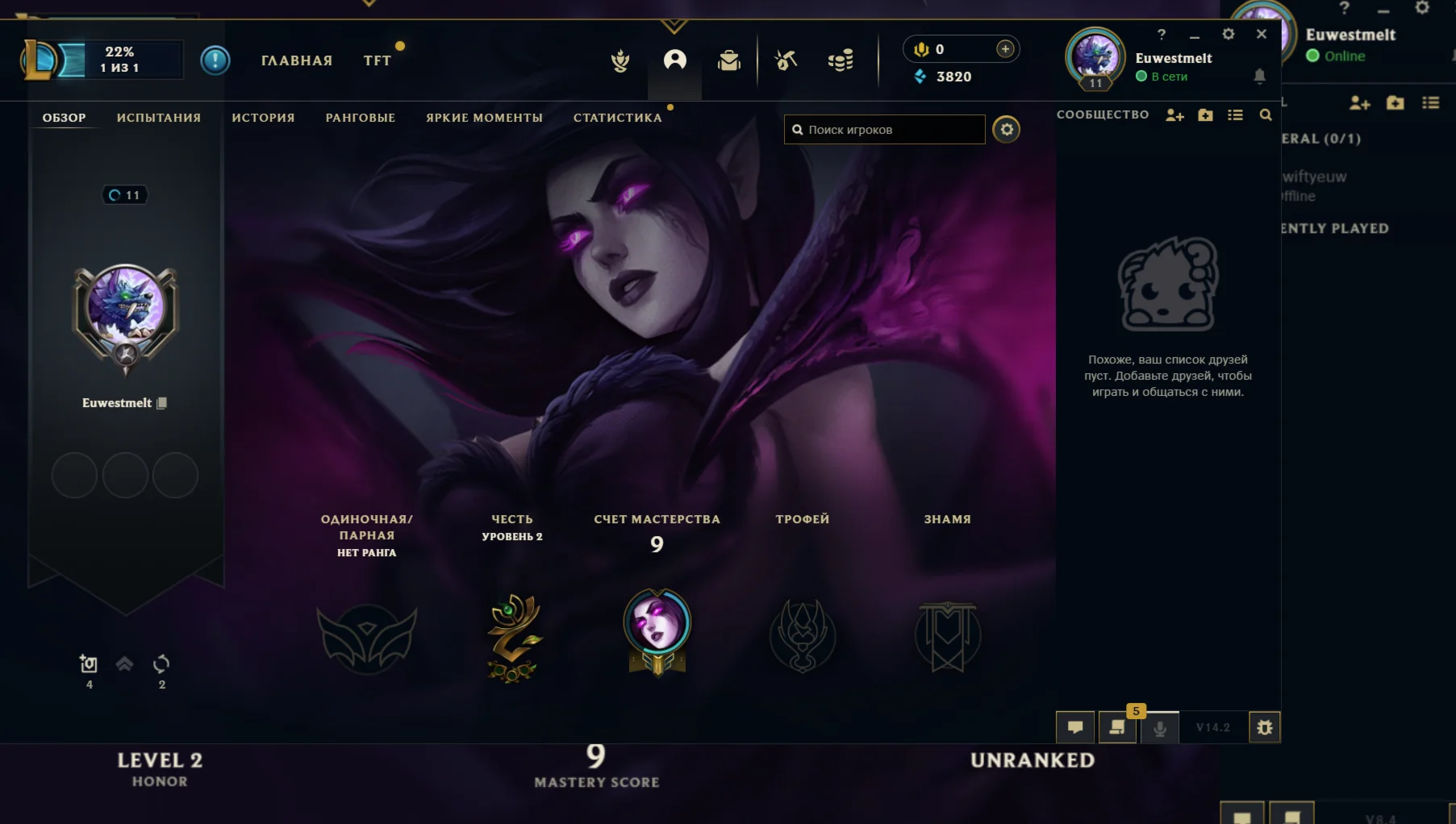Create a new chat group icon
The width and height of the screenshot is (1456, 824).
[1205, 115]
